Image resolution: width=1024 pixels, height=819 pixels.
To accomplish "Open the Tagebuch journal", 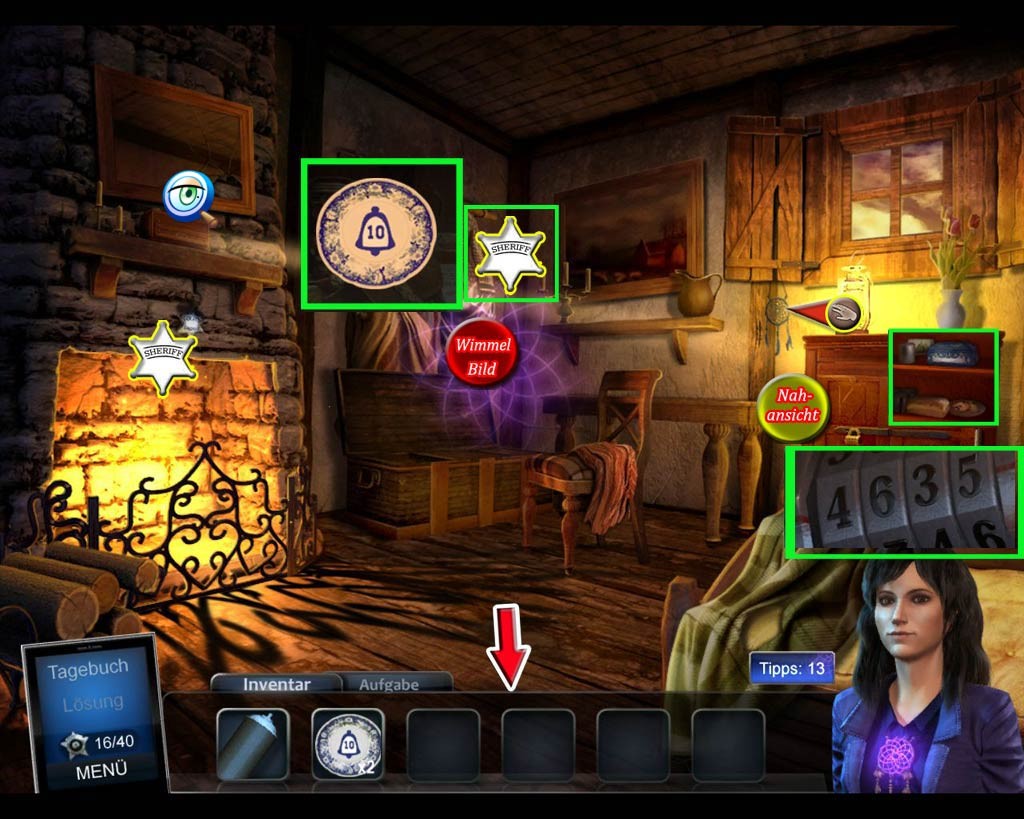I will click(x=88, y=670).
